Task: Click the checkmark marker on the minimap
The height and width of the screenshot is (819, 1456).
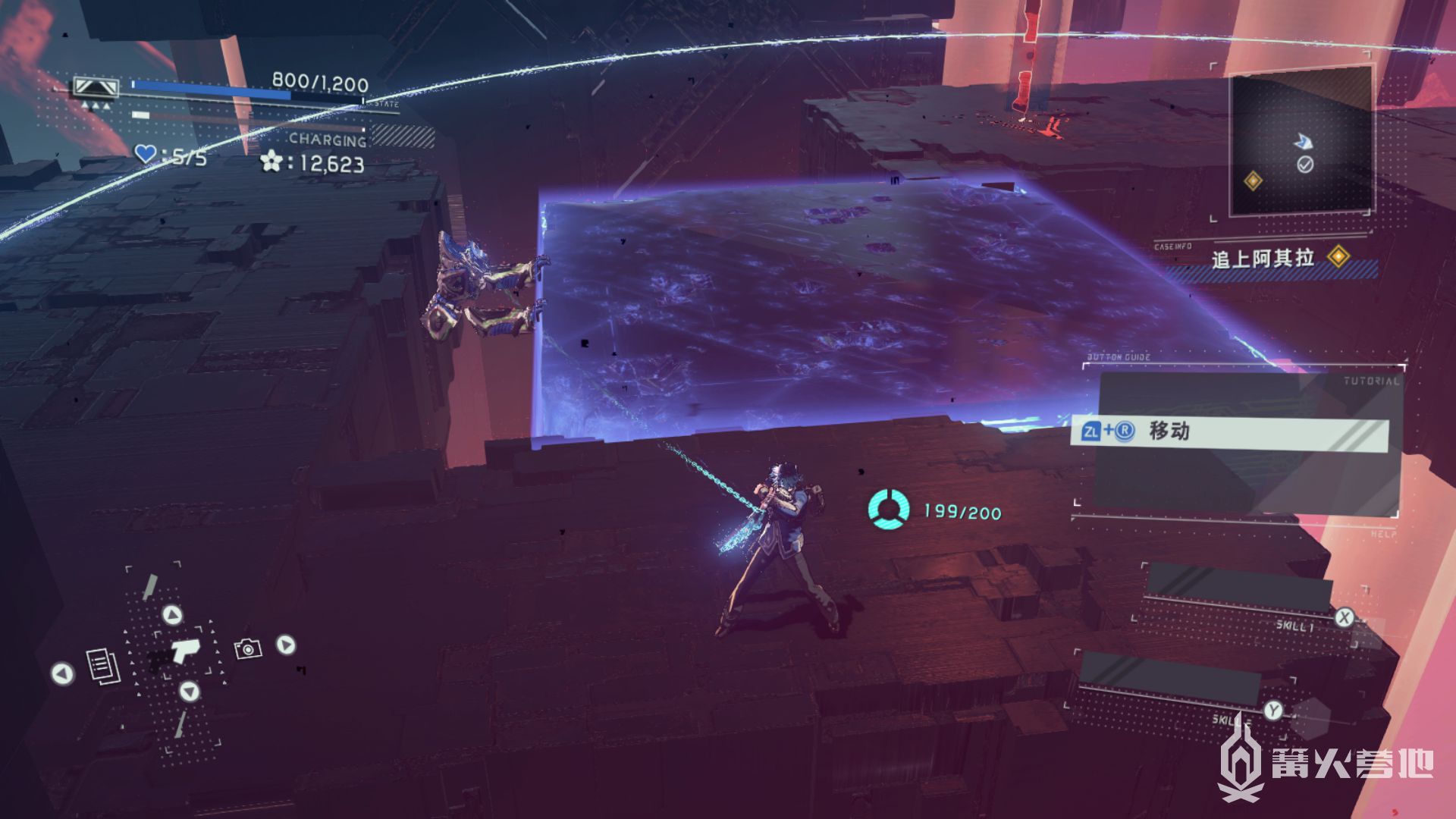Action: click(x=1305, y=165)
